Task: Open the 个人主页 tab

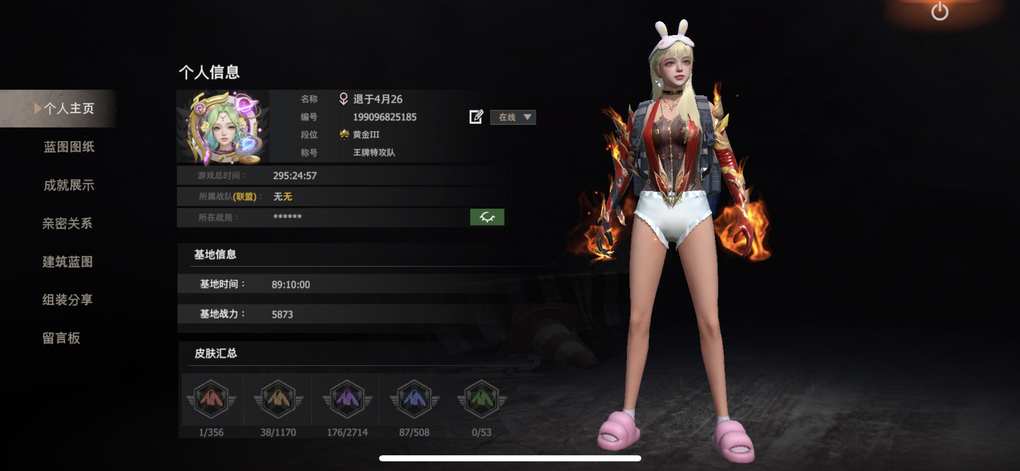Action: [x=68, y=108]
